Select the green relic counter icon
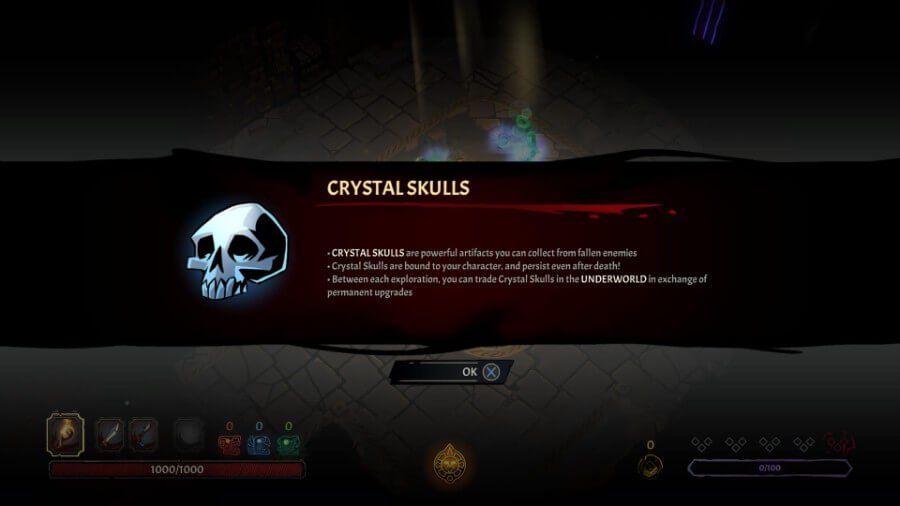This screenshot has height=506, width=900. (289, 446)
